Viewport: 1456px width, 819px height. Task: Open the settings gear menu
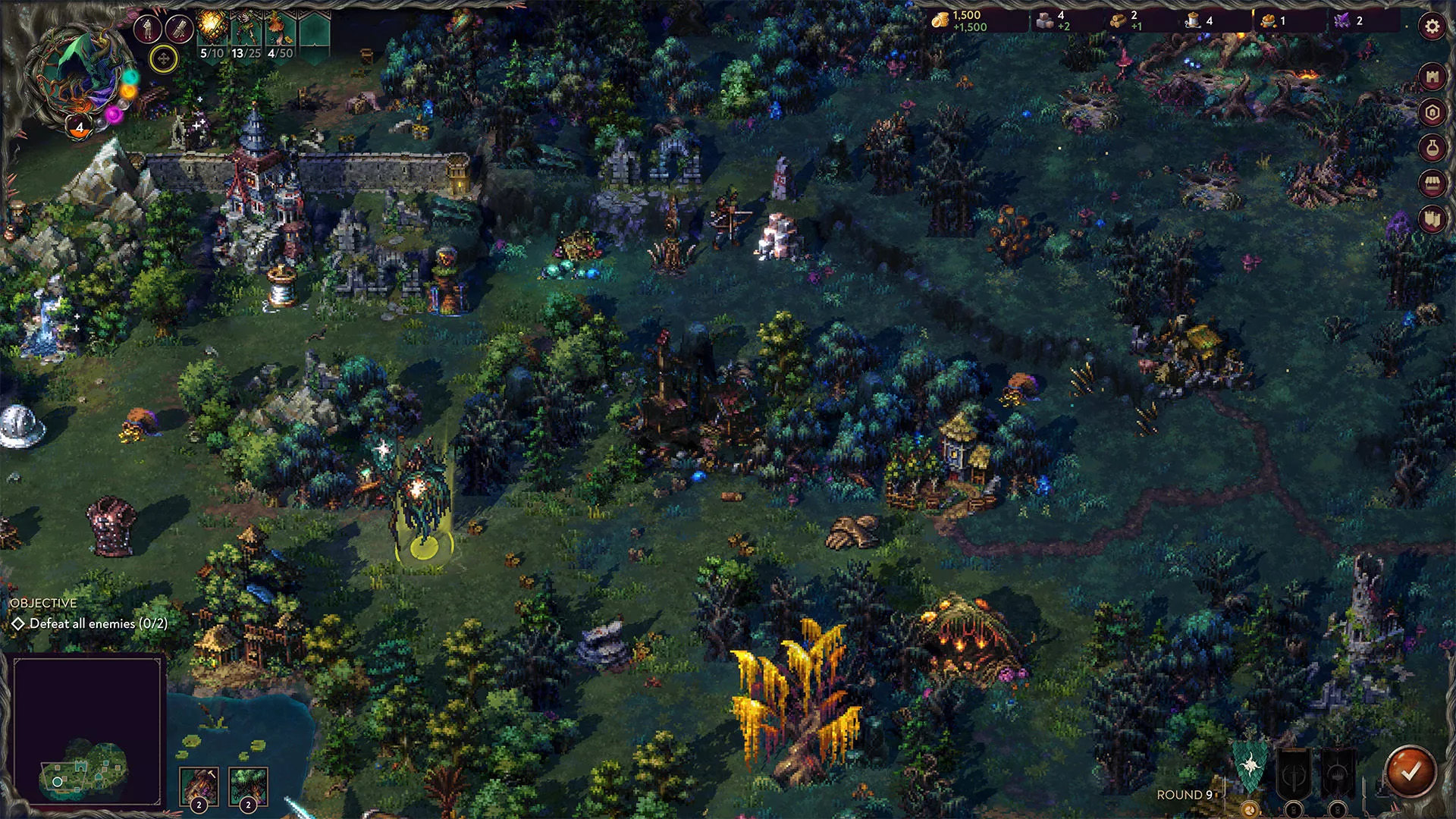1432,27
